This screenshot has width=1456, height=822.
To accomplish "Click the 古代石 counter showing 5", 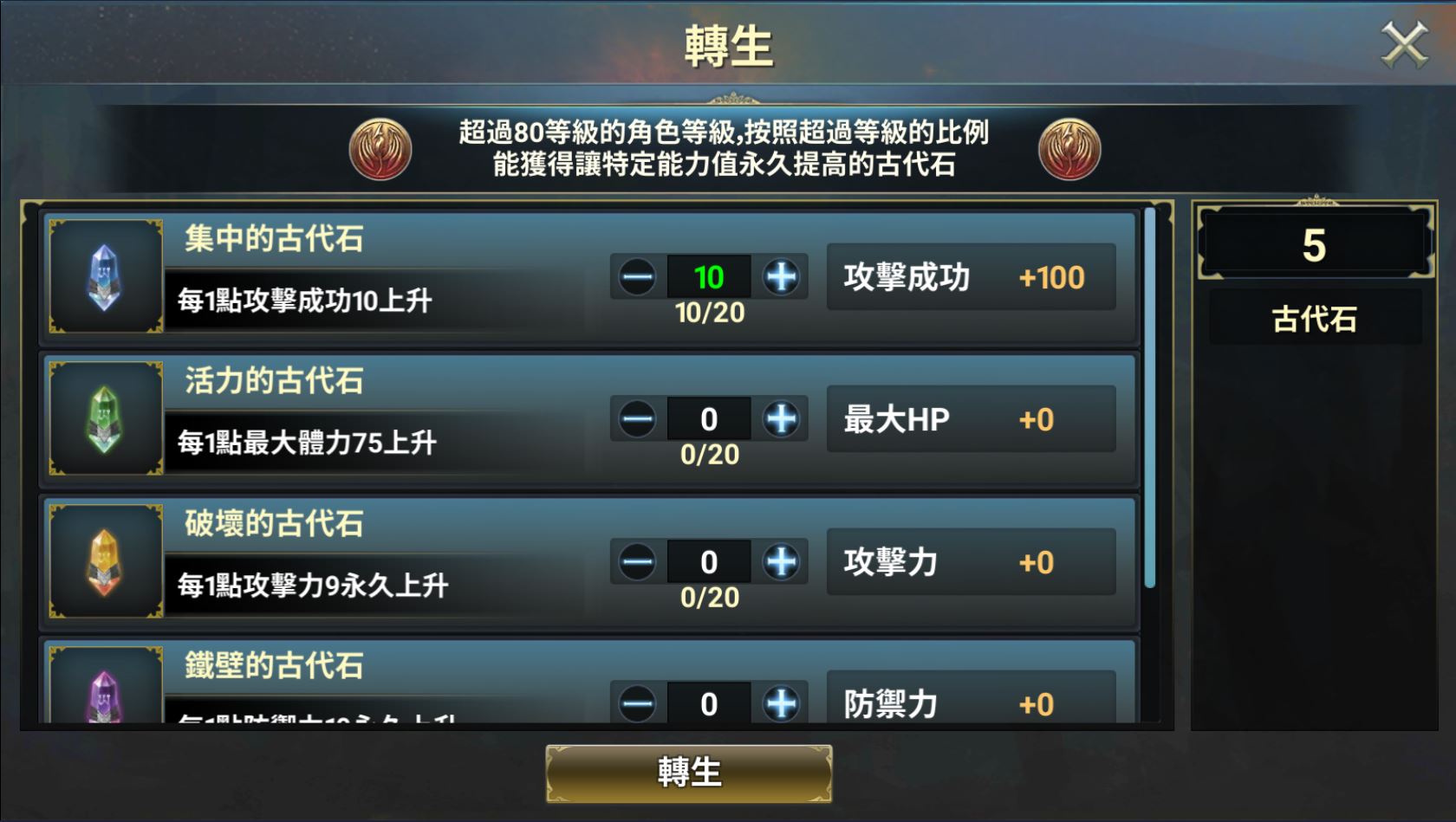I will (x=1315, y=247).
